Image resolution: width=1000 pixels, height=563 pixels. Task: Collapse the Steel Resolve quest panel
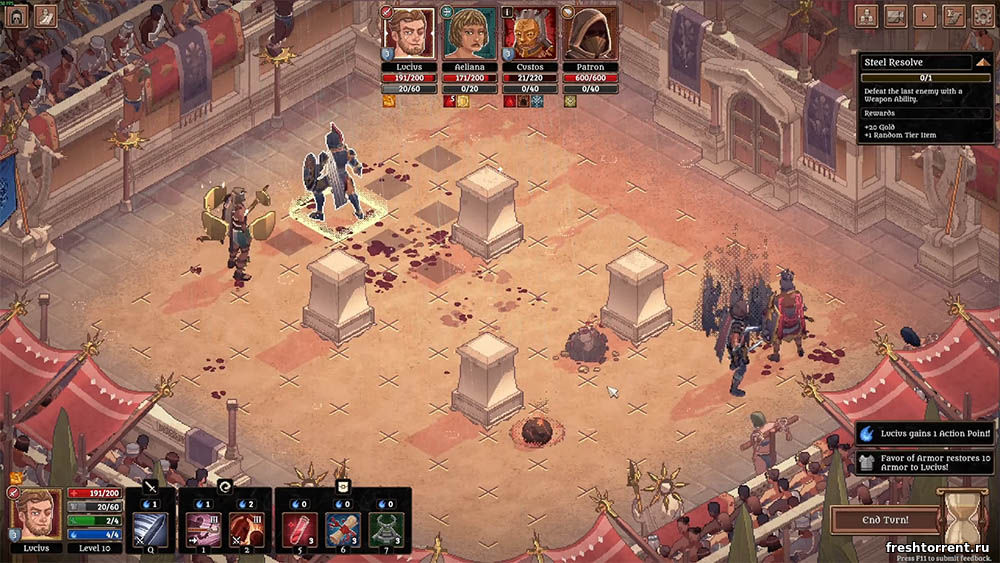pos(982,62)
